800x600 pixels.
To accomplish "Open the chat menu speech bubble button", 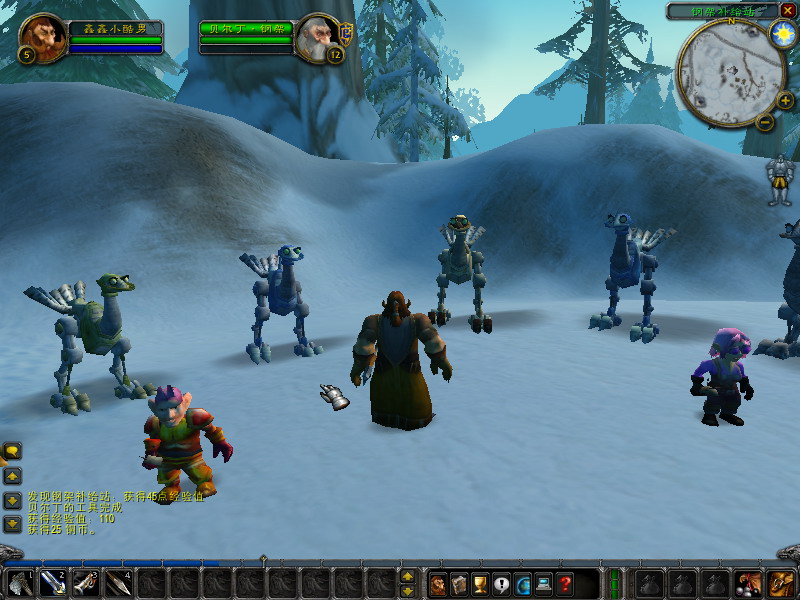I will click(x=12, y=452).
